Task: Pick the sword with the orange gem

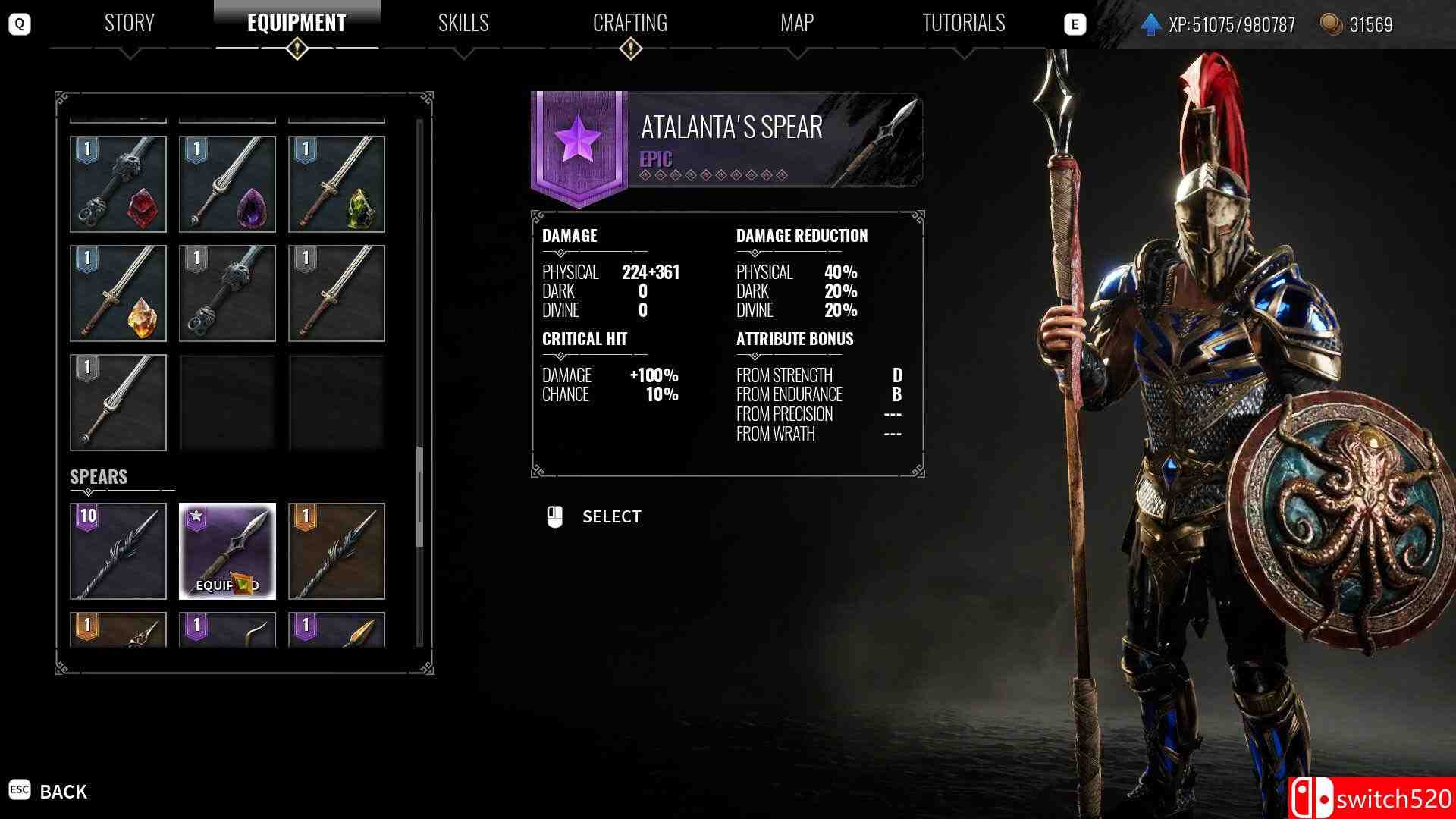Action: click(x=118, y=293)
